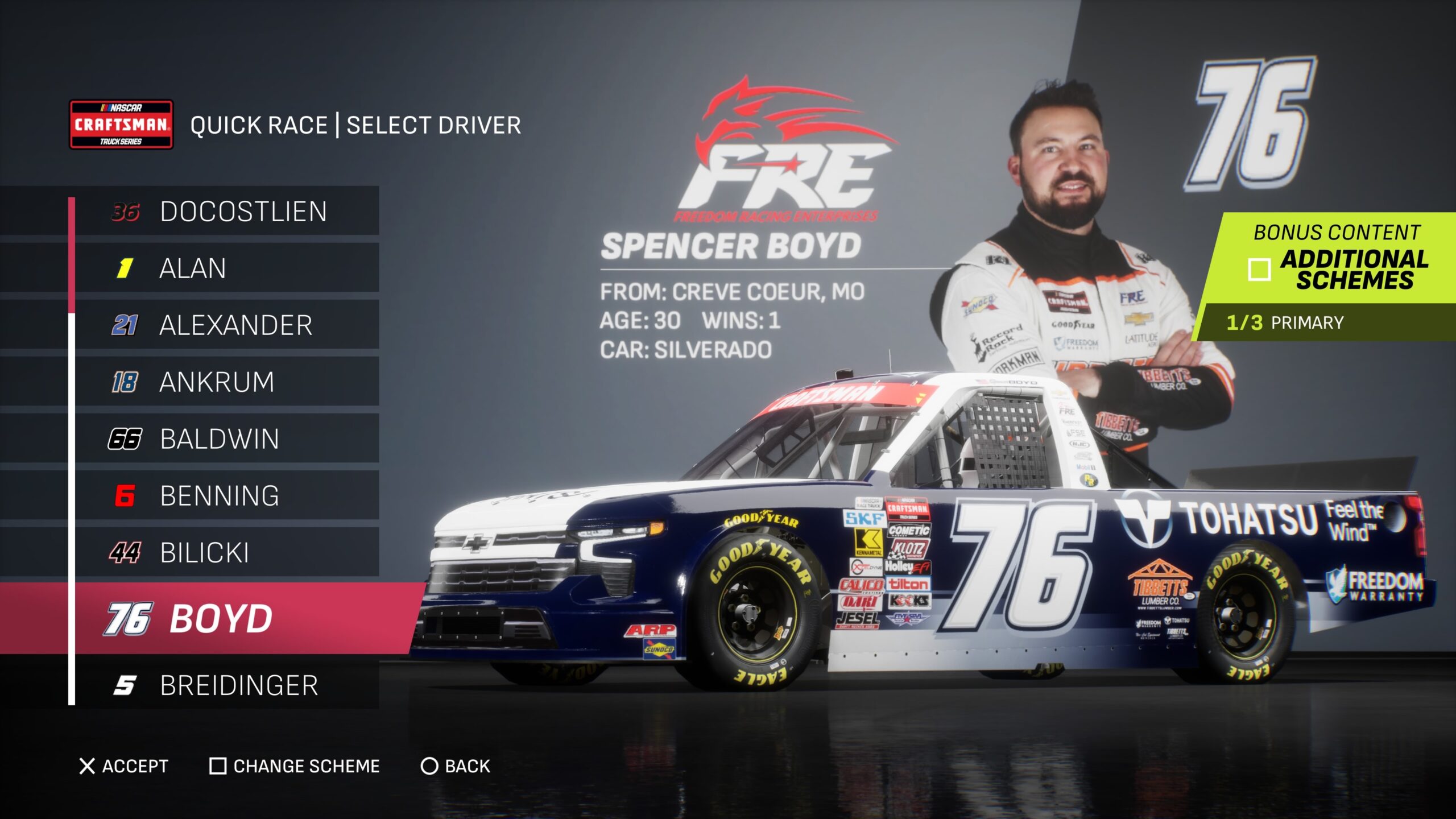
Task: Select the highlighted Boyd number 76 row
Action: click(x=227, y=618)
